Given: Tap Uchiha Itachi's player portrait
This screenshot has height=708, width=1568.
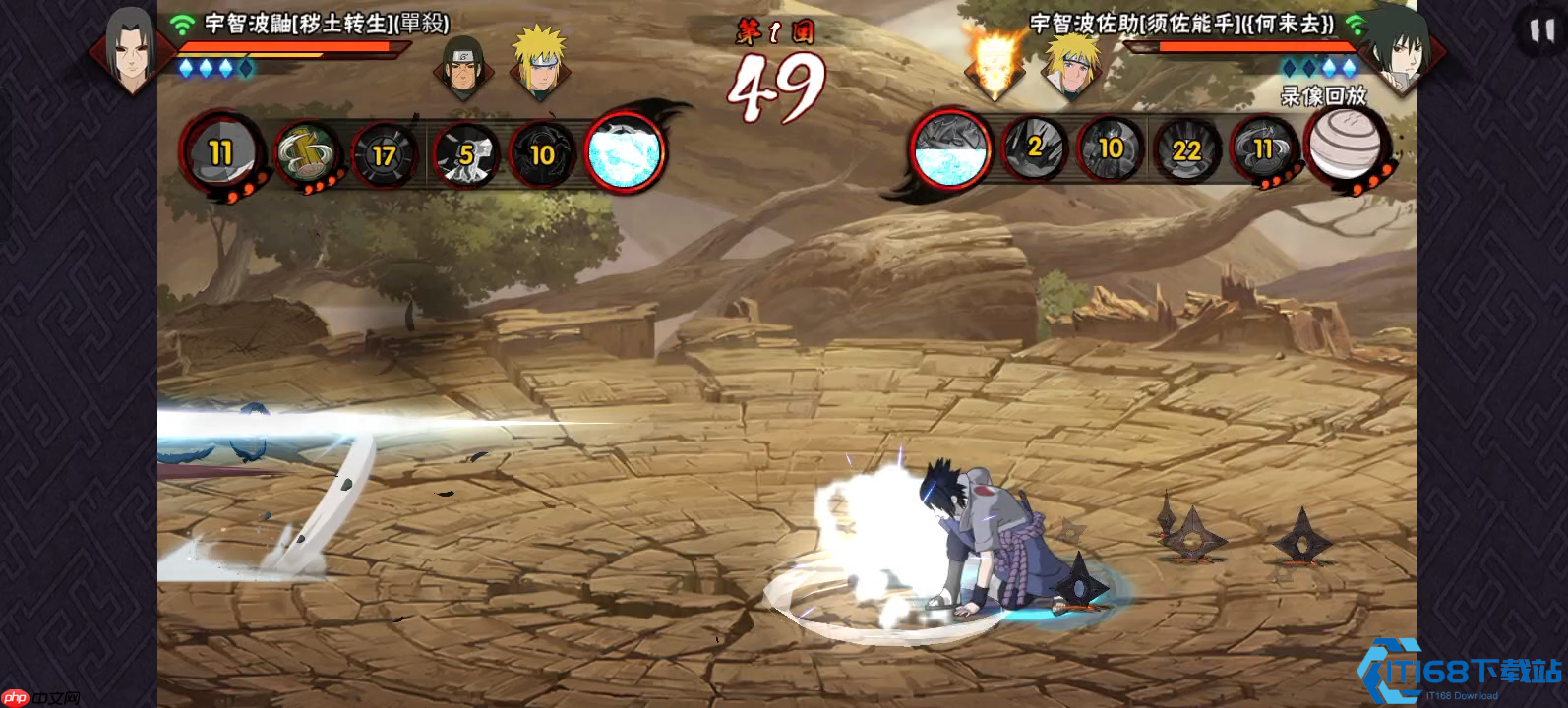Looking at the screenshot, I should (131, 49).
